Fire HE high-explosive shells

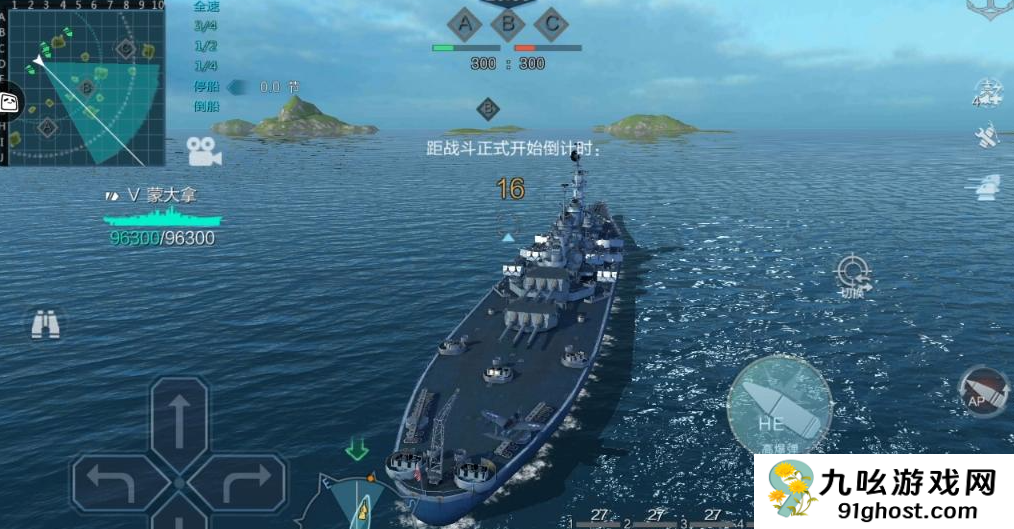779,406
